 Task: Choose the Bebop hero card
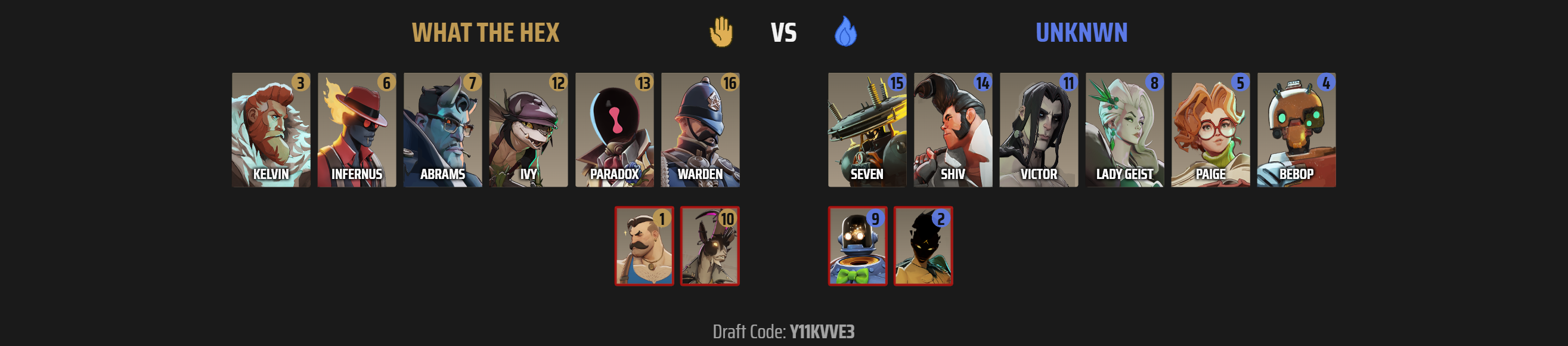click(1296, 130)
